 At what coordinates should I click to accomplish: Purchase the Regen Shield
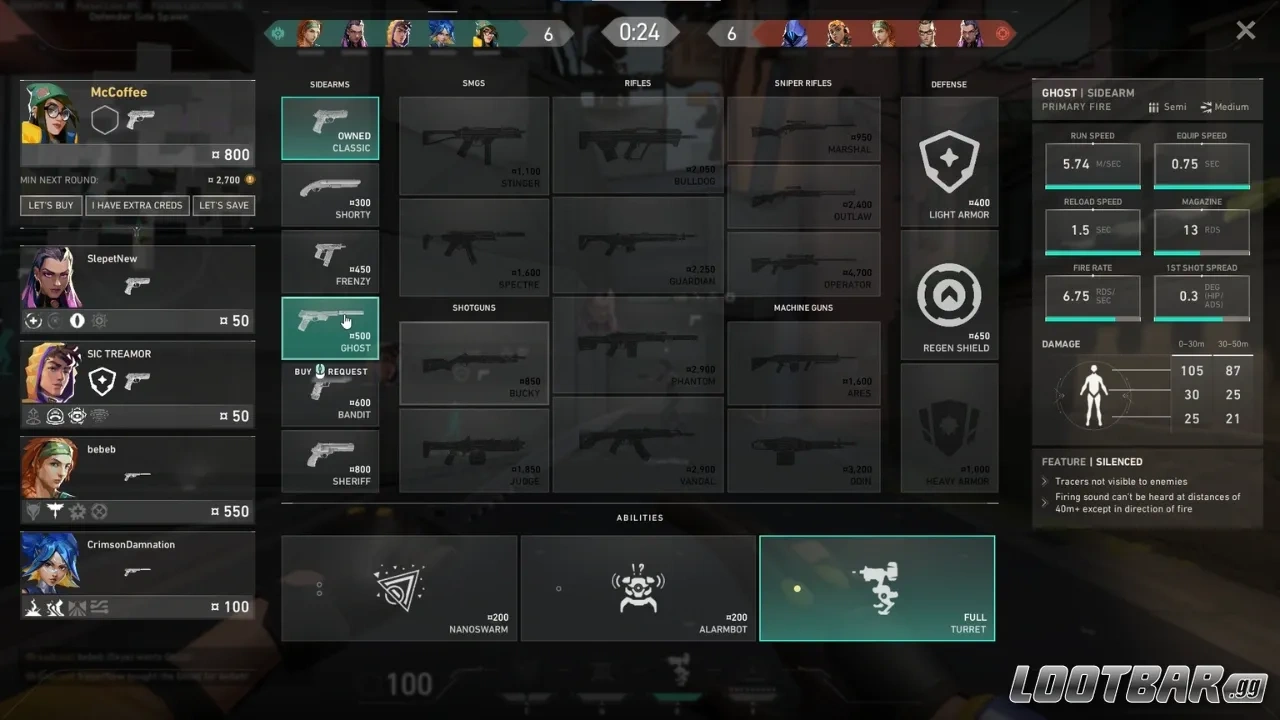948,295
